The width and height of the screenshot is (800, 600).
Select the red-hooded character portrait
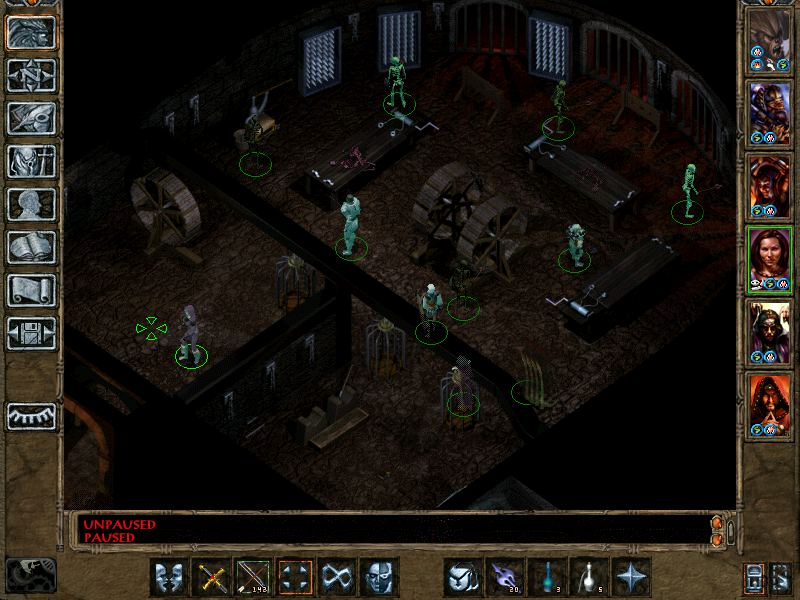[x=769, y=404]
